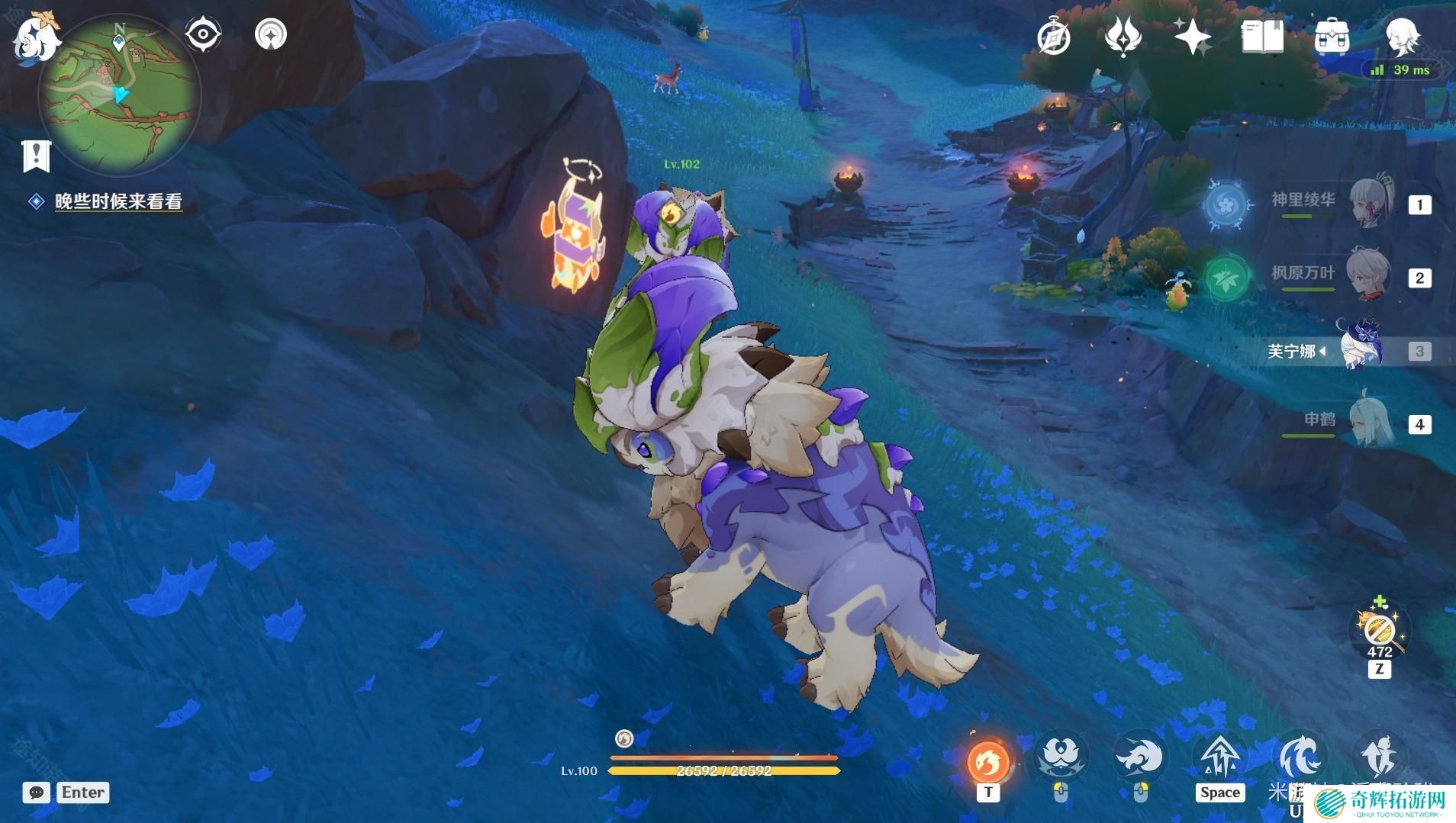Open the quest exclamation banner icon
Viewport: 1456px width, 823px height.
(35, 156)
